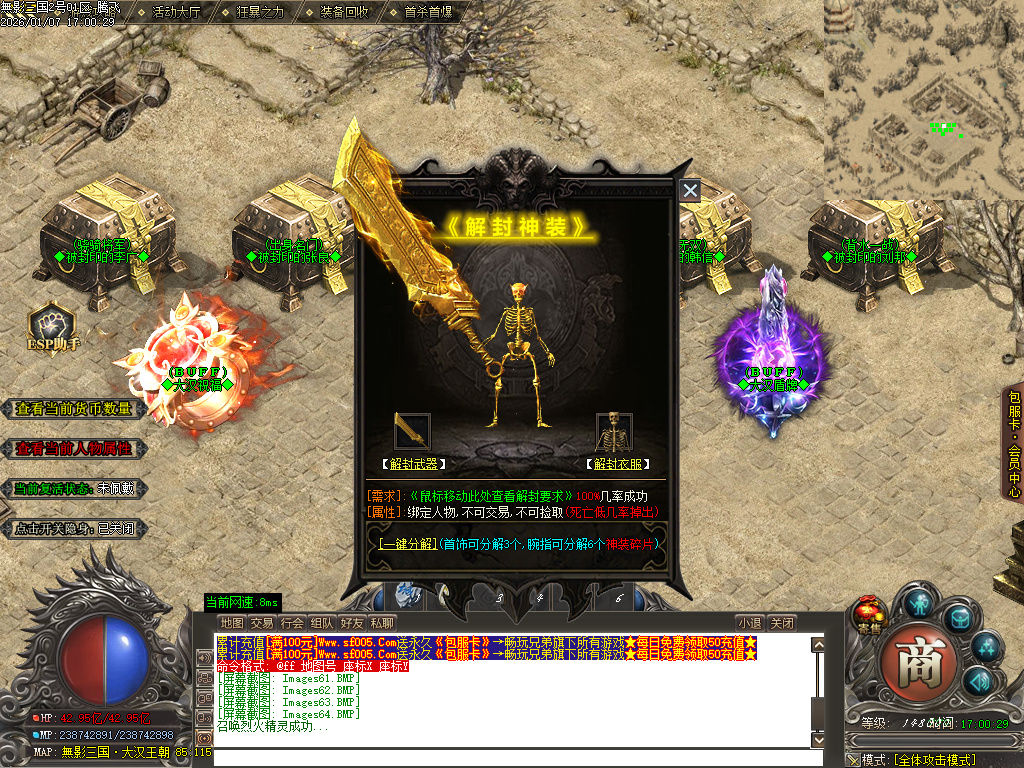The image size is (1024, 768).
Task: Close the 解封神装 dialog window
Action: (x=690, y=190)
